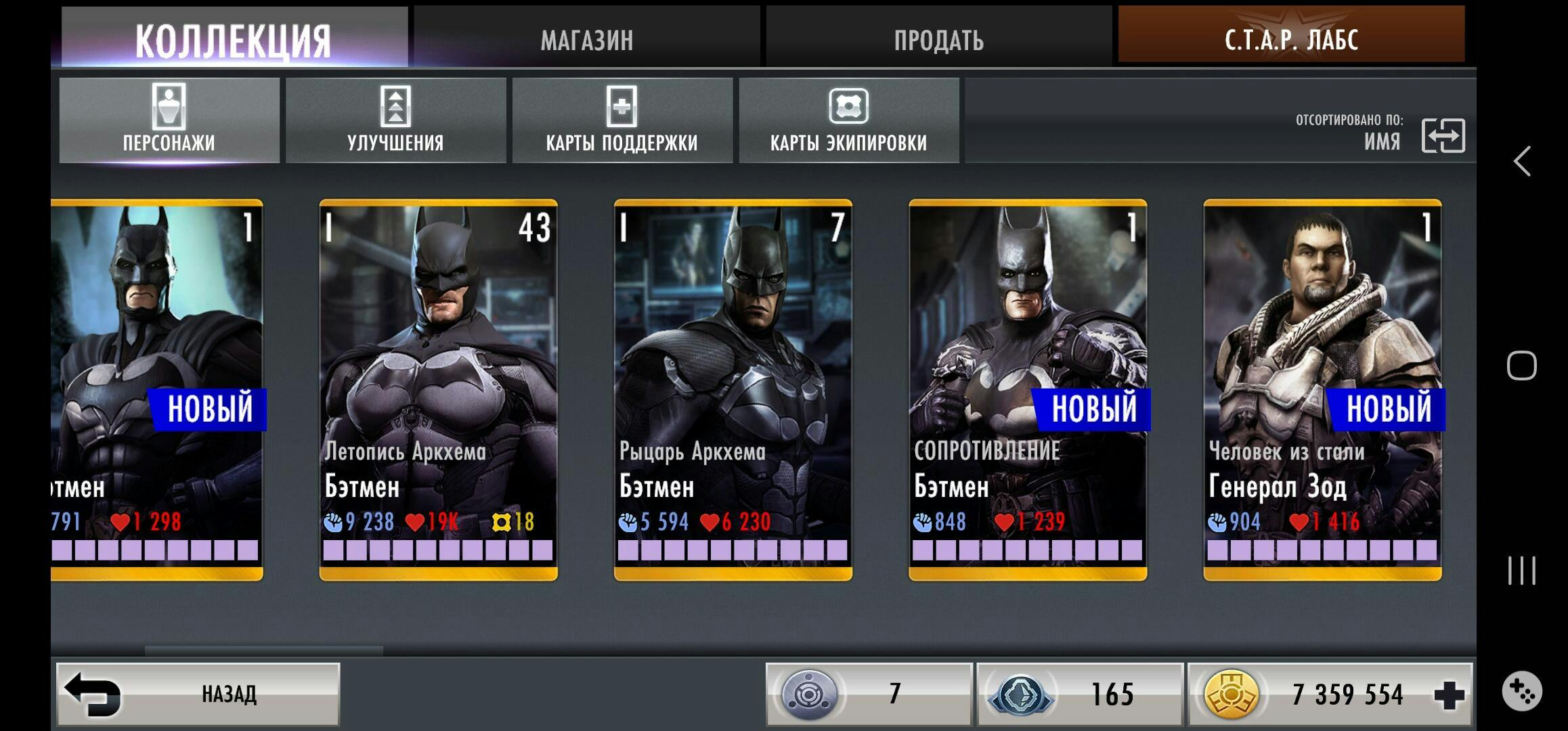Select Летопись Аркхема Бэтмен card
Image resolution: width=1568 pixels, height=731 pixels.
pyautogui.click(x=438, y=389)
